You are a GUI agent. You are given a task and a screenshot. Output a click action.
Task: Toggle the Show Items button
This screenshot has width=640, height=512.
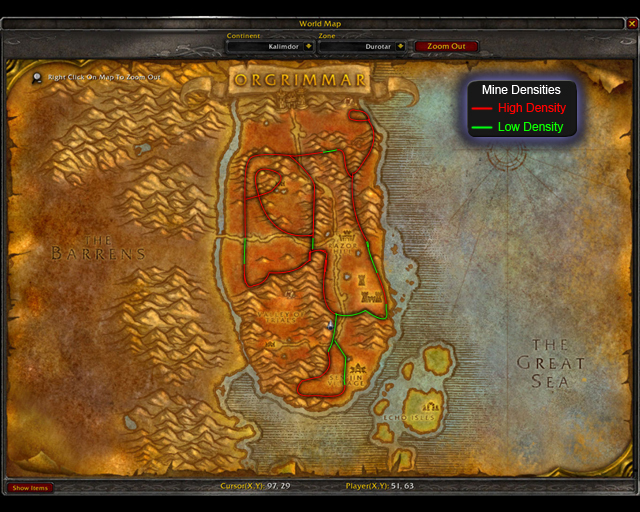click(x=30, y=488)
